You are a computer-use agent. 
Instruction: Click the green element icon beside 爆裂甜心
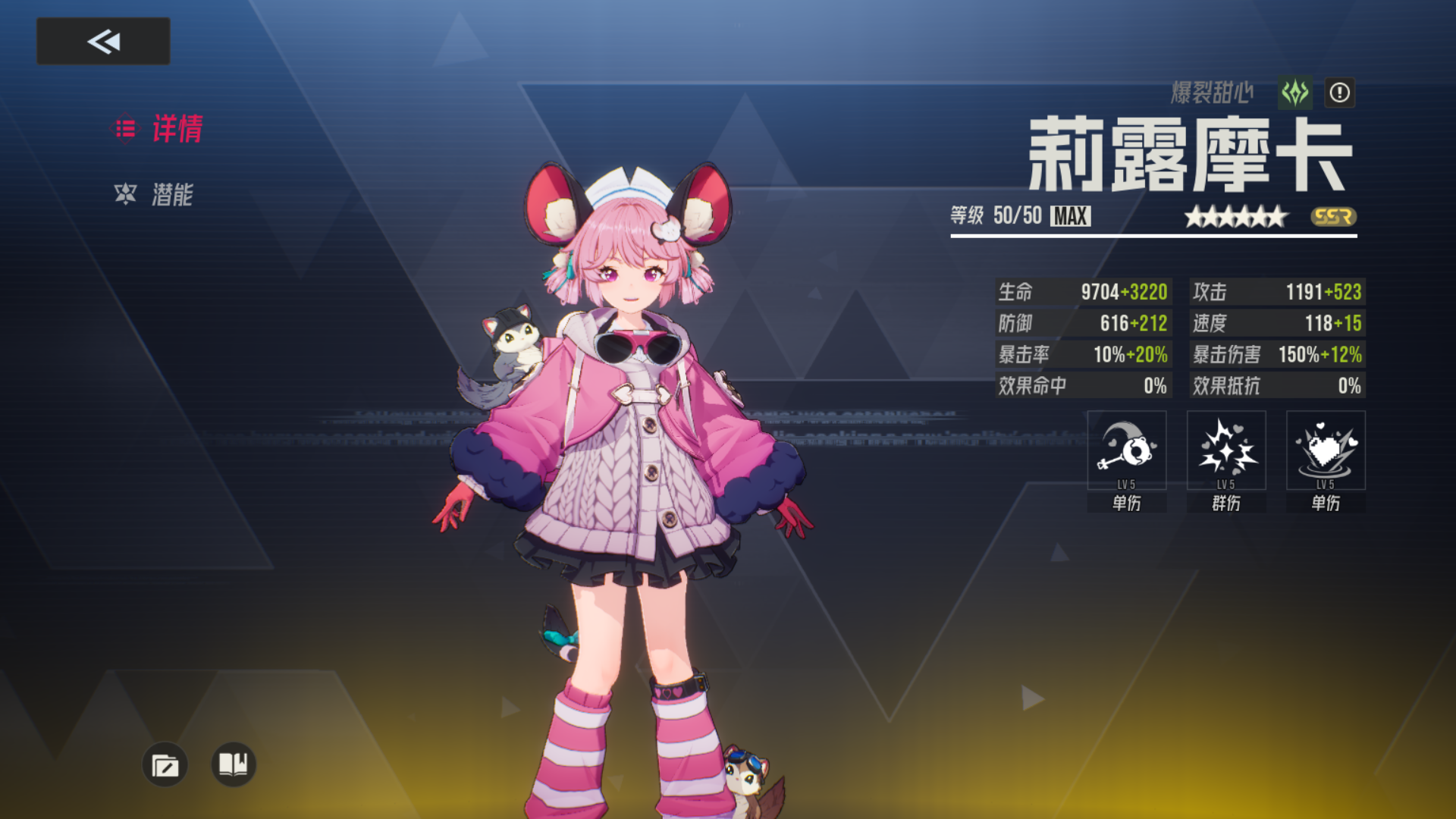[1294, 93]
